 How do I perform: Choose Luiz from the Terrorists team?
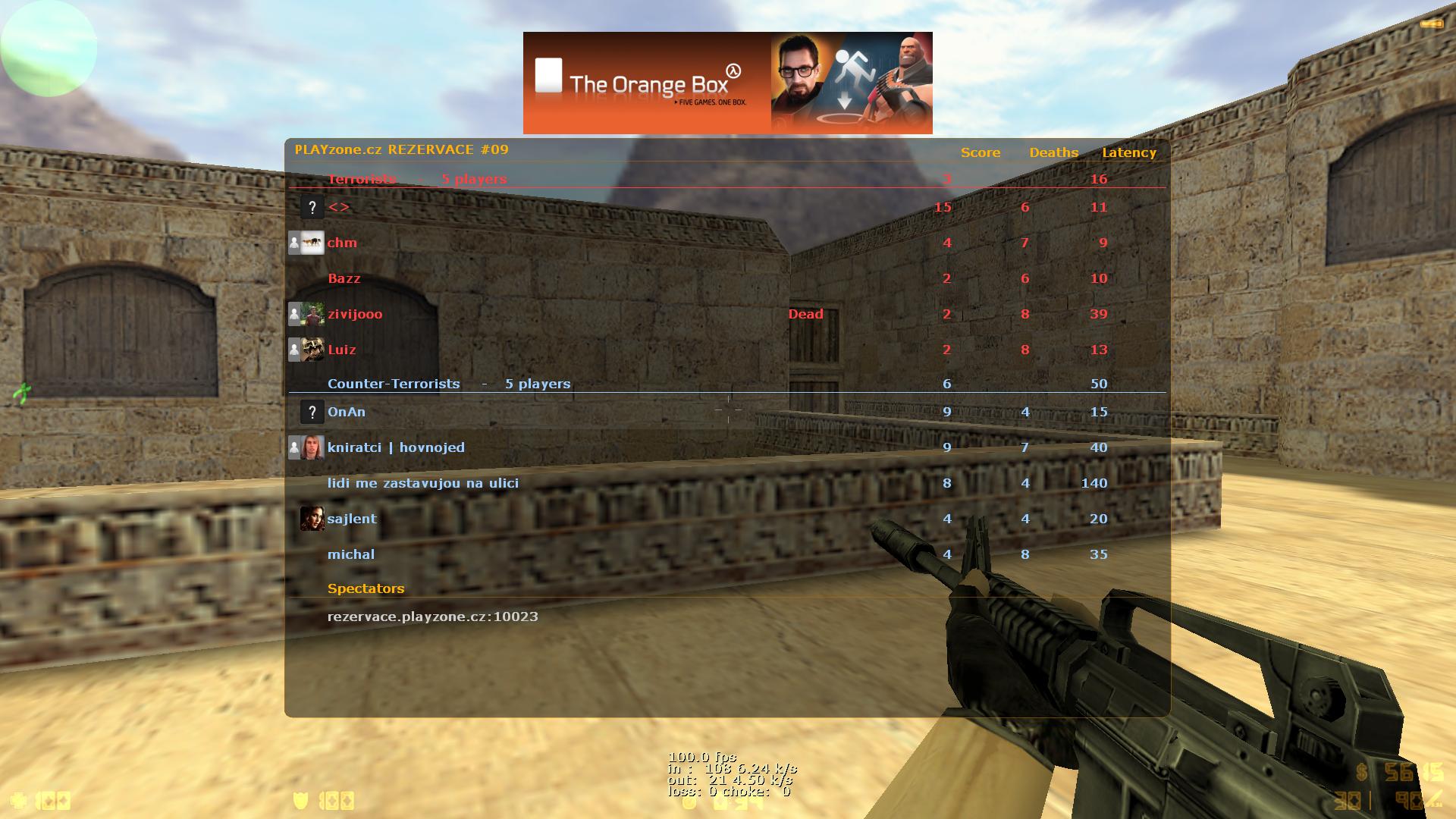click(342, 350)
